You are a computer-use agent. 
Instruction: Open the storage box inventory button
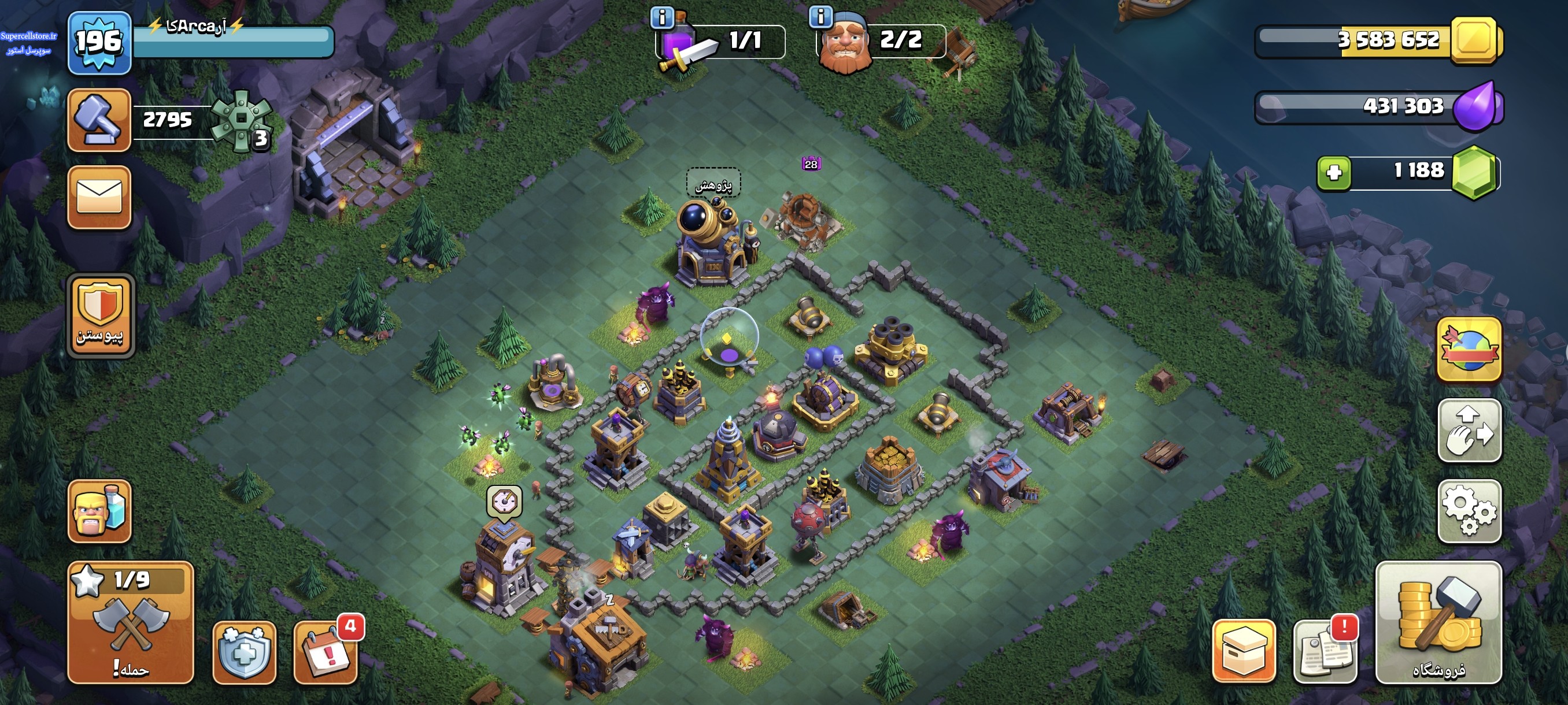pos(1244,651)
